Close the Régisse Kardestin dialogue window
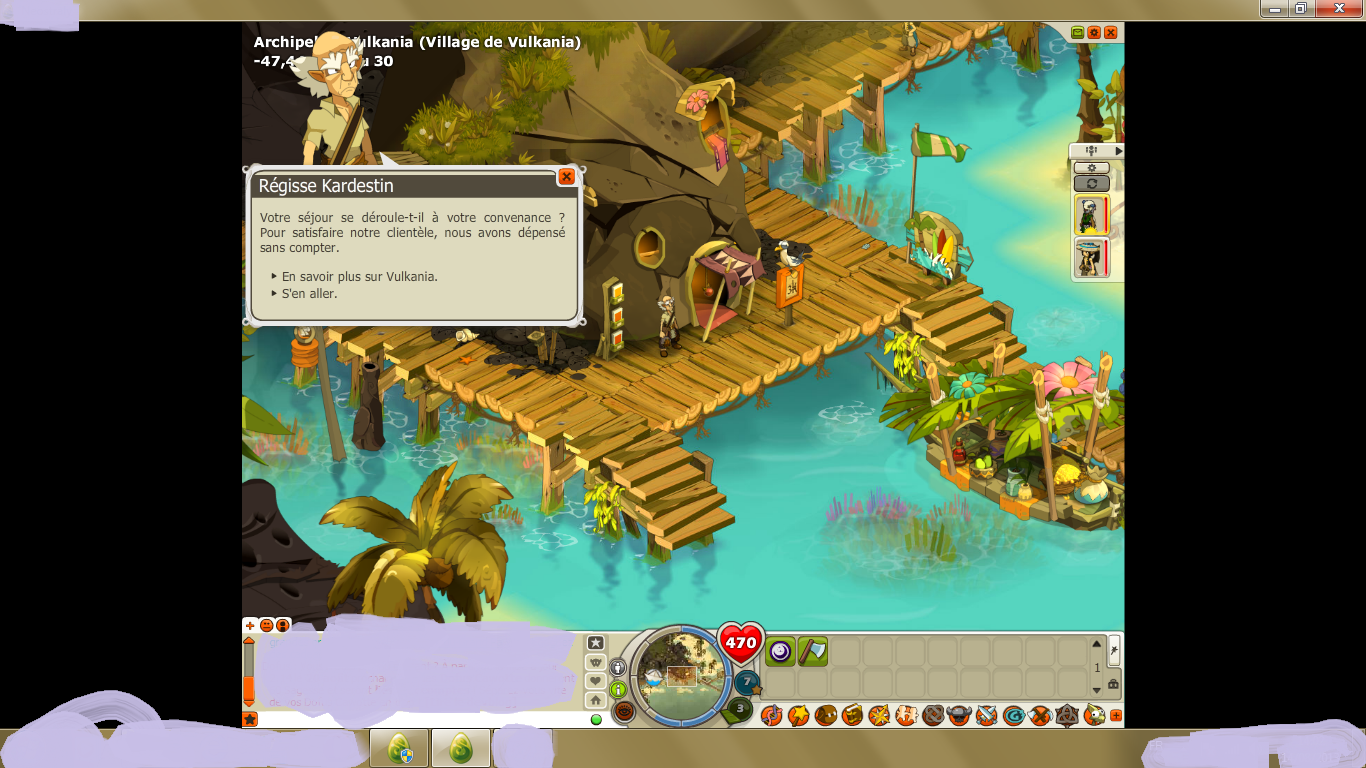 566,177
